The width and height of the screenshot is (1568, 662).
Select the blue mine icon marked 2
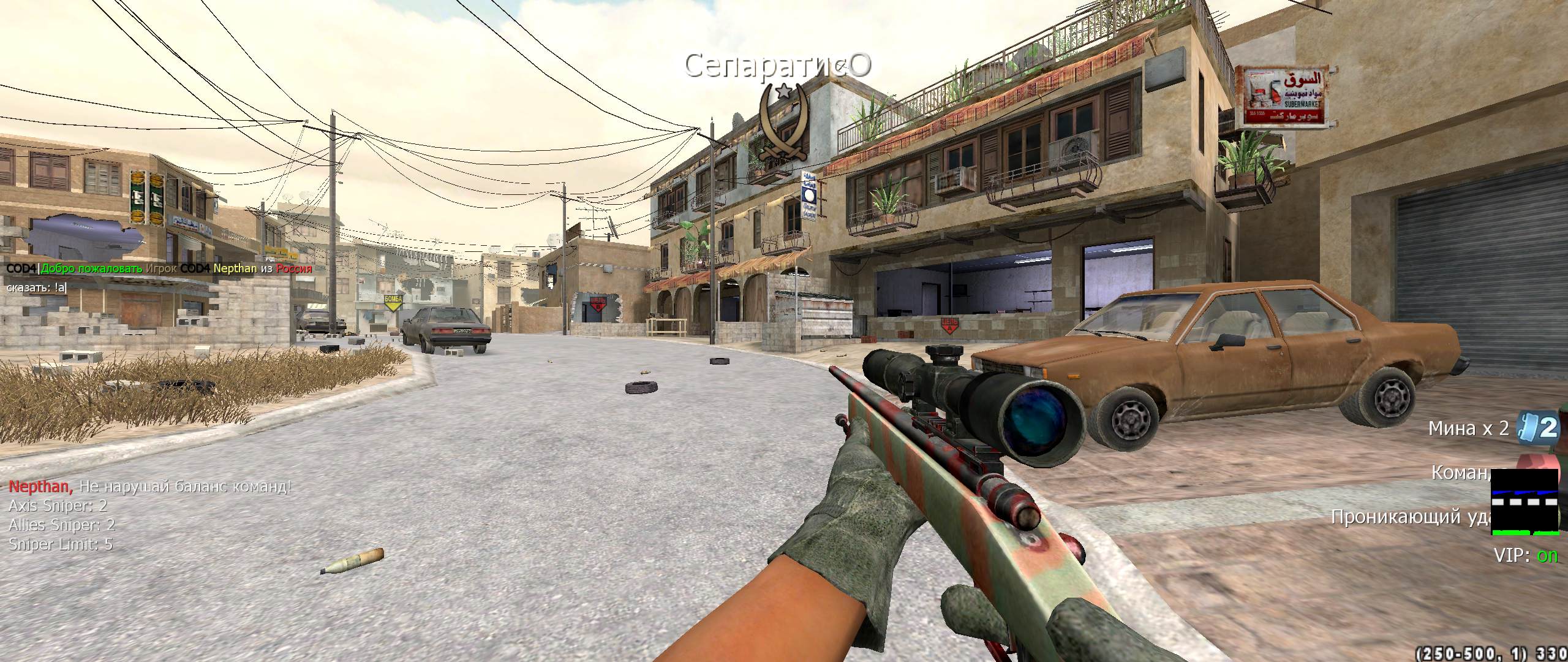tap(1542, 428)
